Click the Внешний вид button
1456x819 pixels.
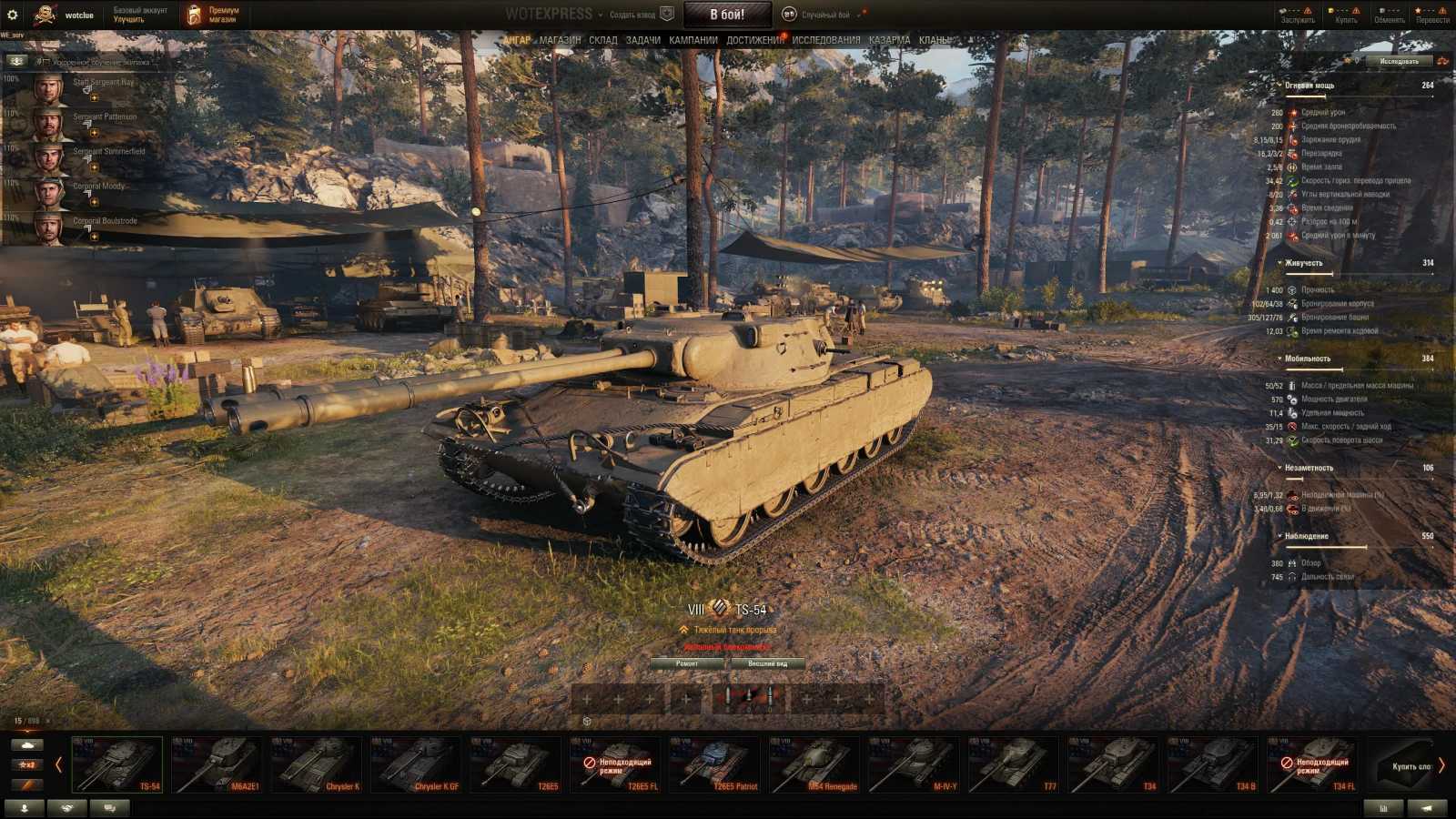pos(766,663)
